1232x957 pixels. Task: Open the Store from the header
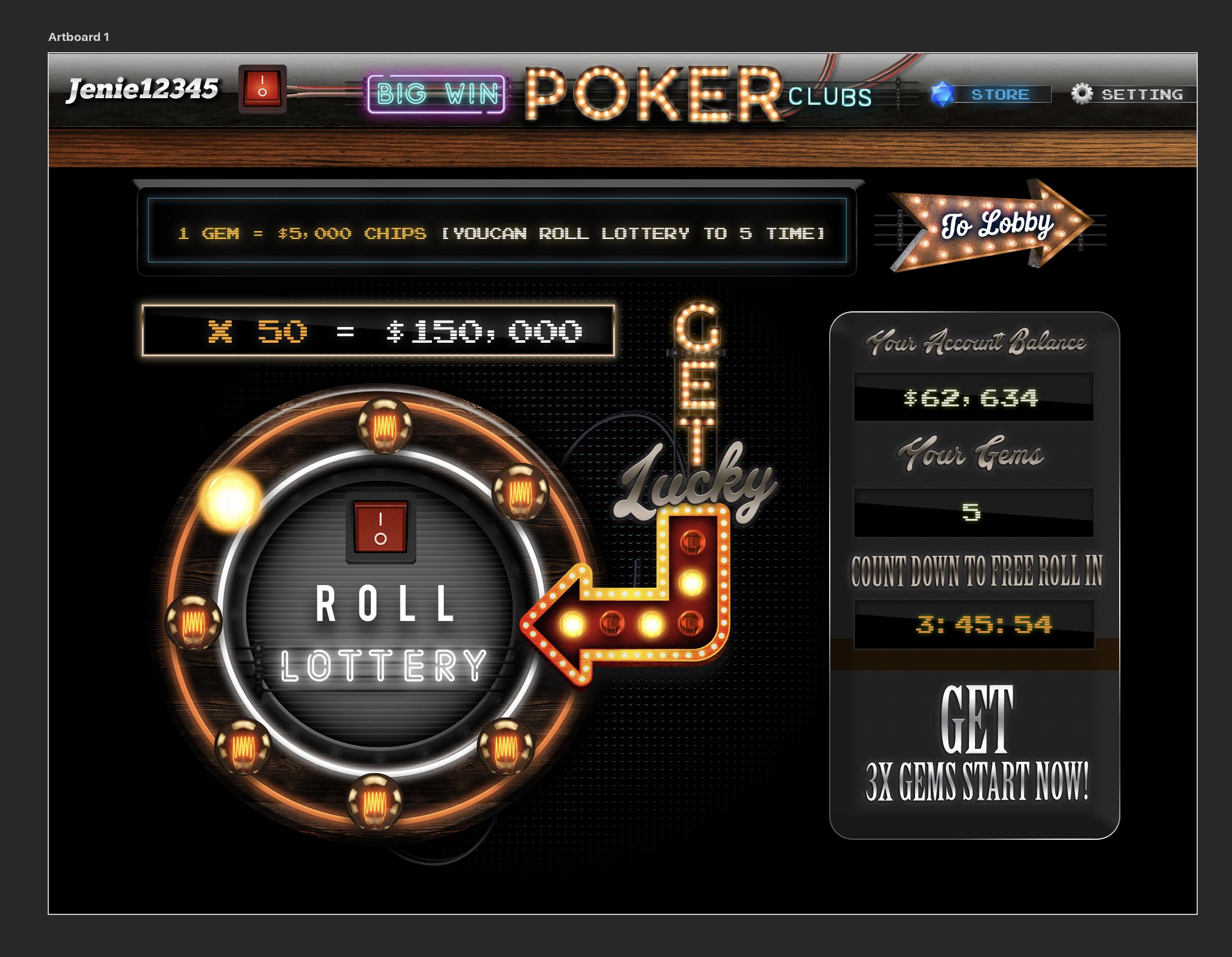tap(1000, 94)
